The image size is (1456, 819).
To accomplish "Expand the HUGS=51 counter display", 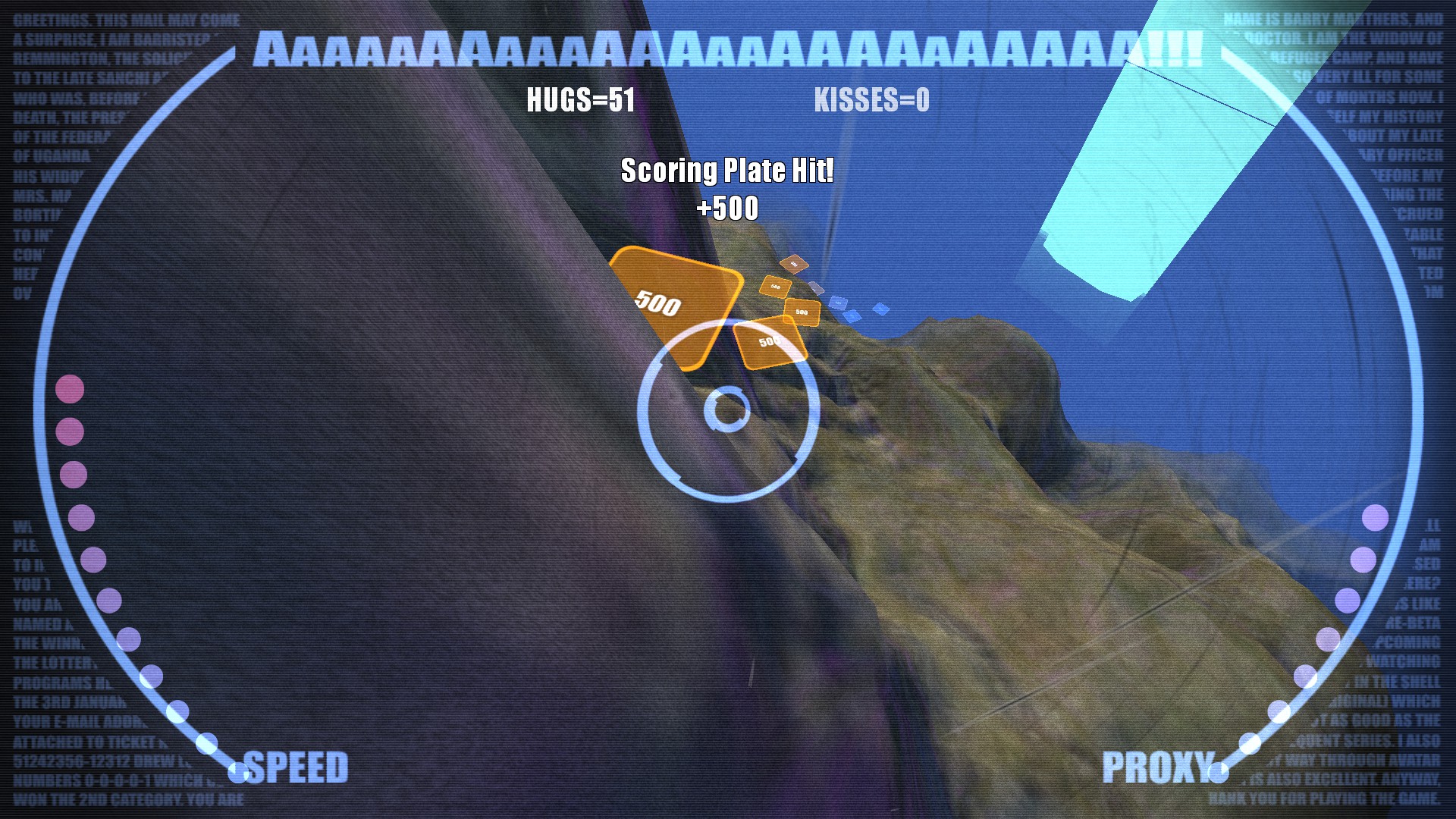I will point(581,99).
